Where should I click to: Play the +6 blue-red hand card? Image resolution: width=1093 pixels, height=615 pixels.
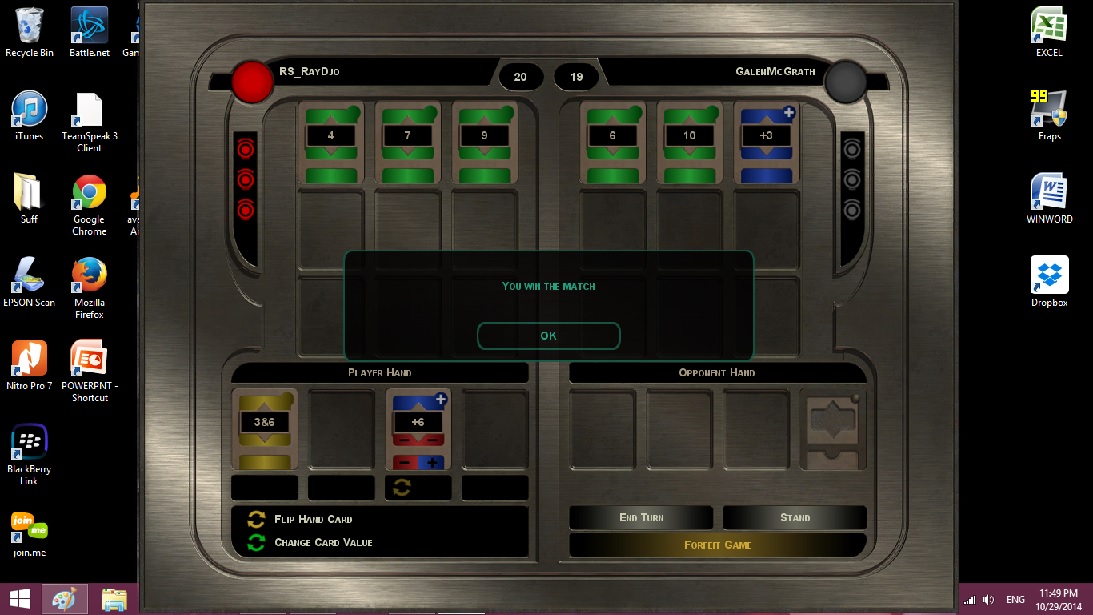pyautogui.click(x=418, y=429)
